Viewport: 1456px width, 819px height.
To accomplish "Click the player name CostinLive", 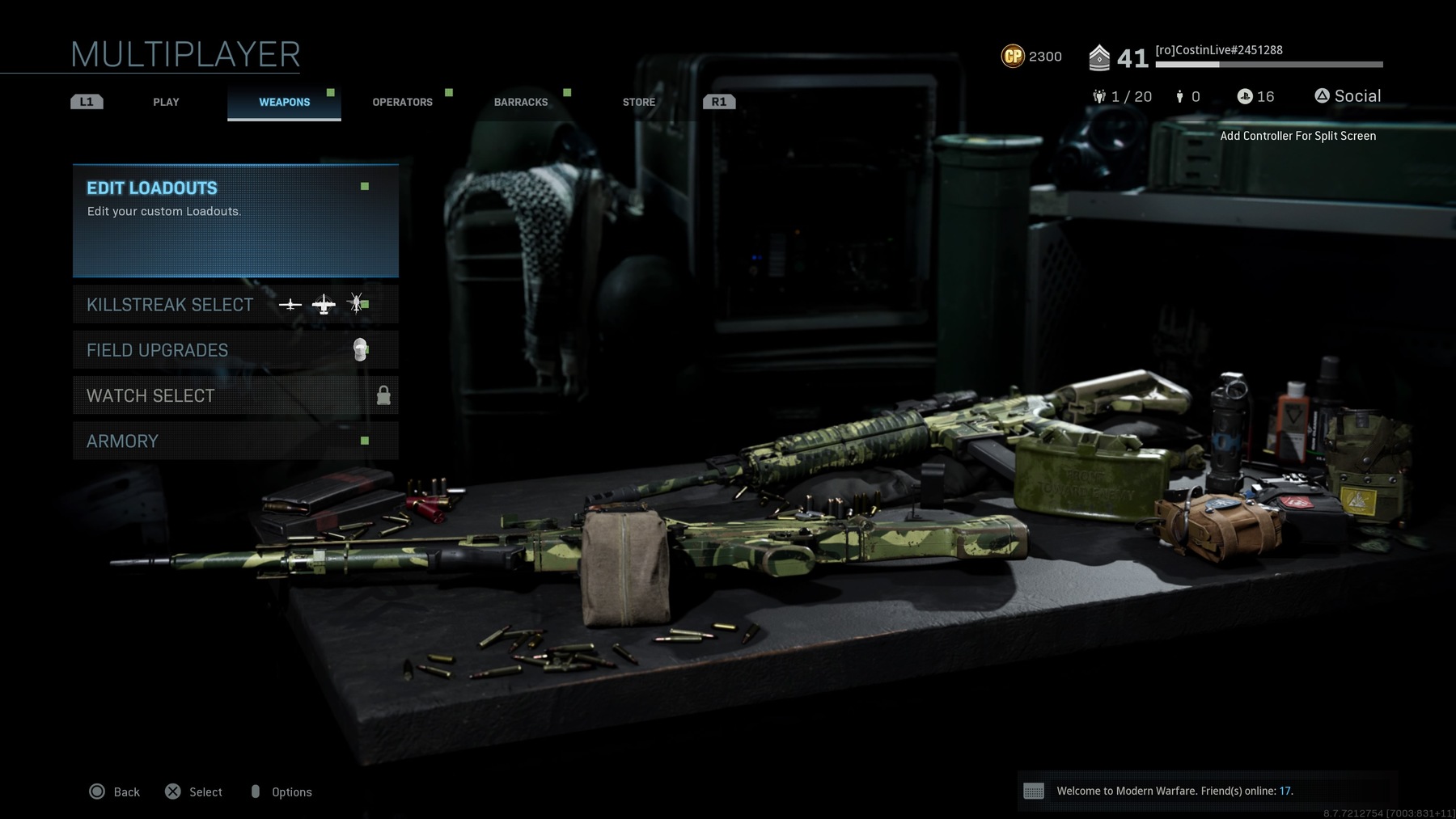I will point(1218,50).
